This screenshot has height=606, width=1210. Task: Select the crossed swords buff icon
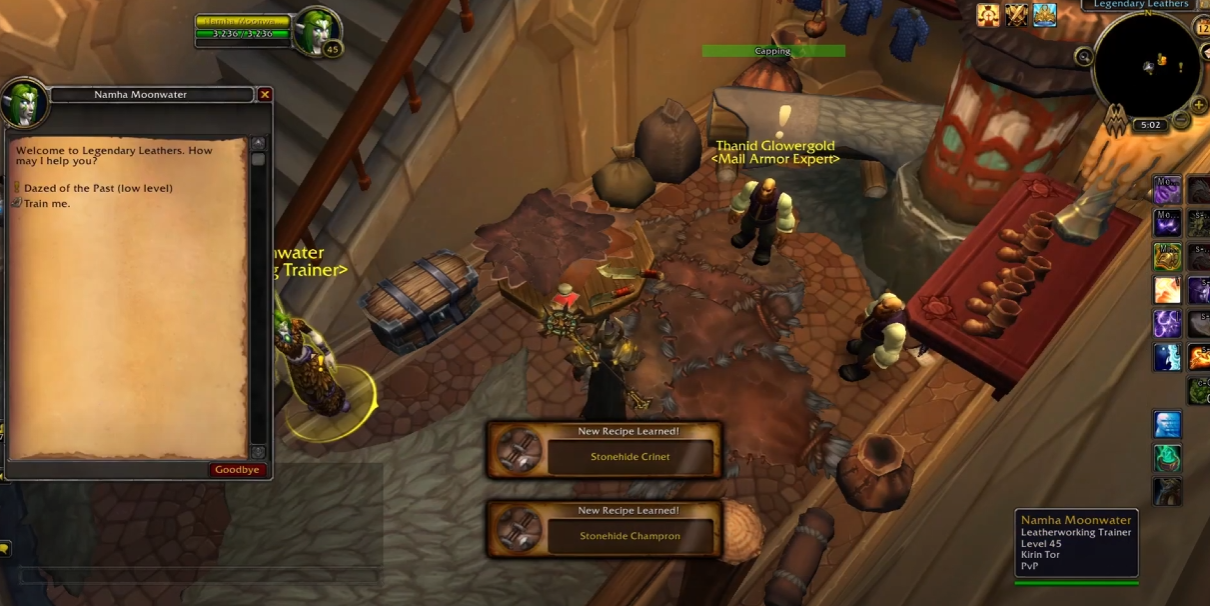(1016, 15)
